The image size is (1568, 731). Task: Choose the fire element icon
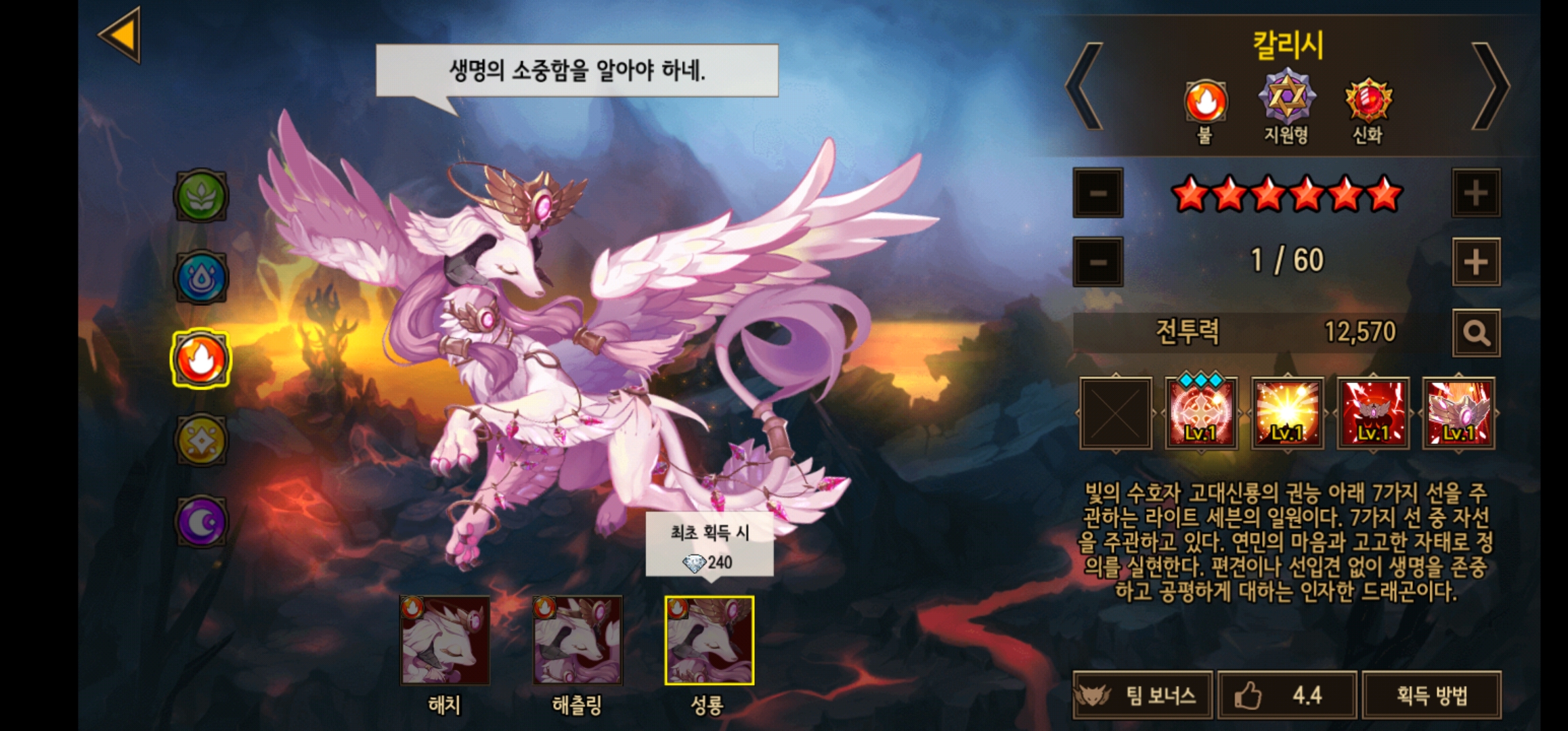click(201, 359)
